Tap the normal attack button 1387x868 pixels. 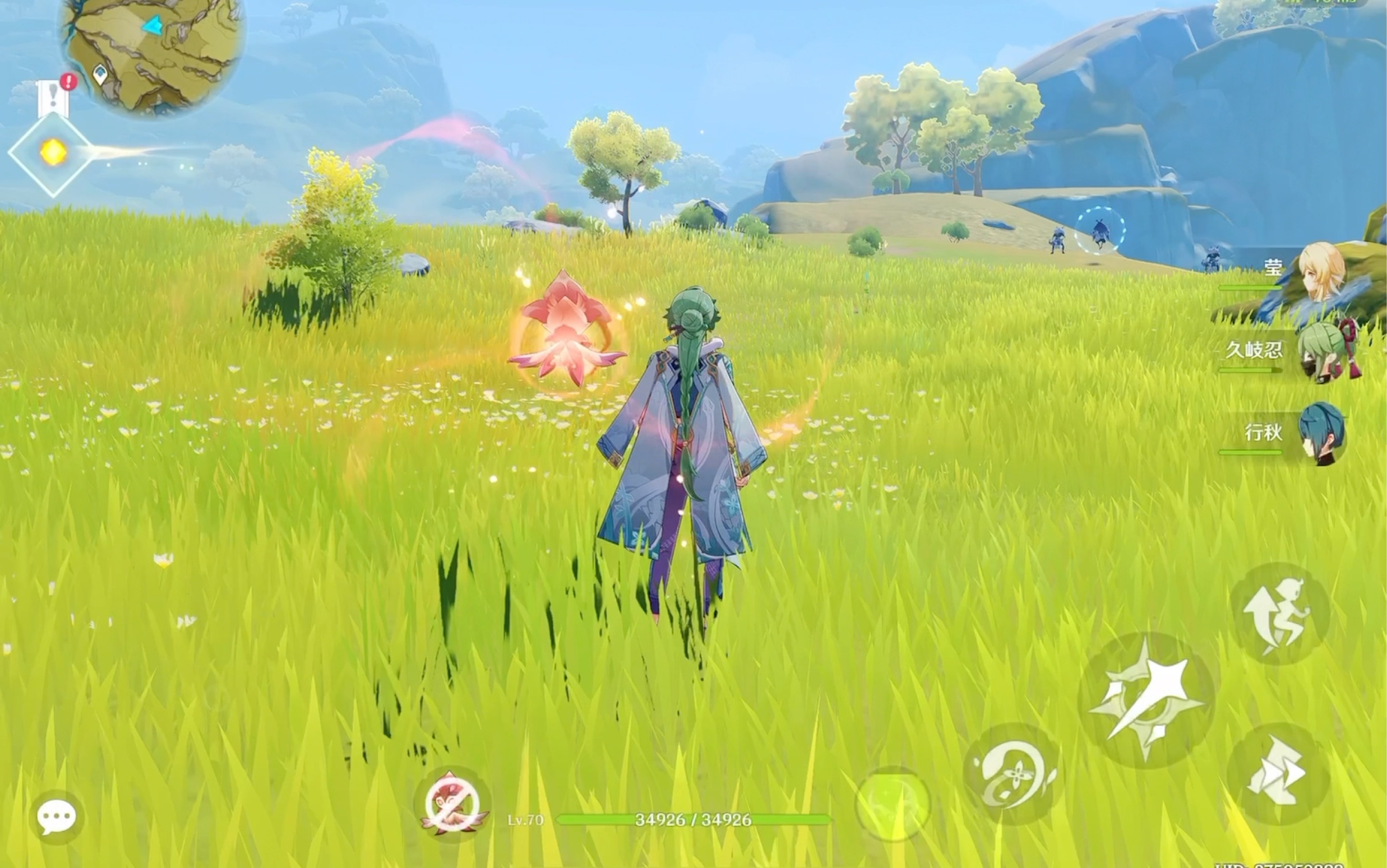coord(1146,700)
